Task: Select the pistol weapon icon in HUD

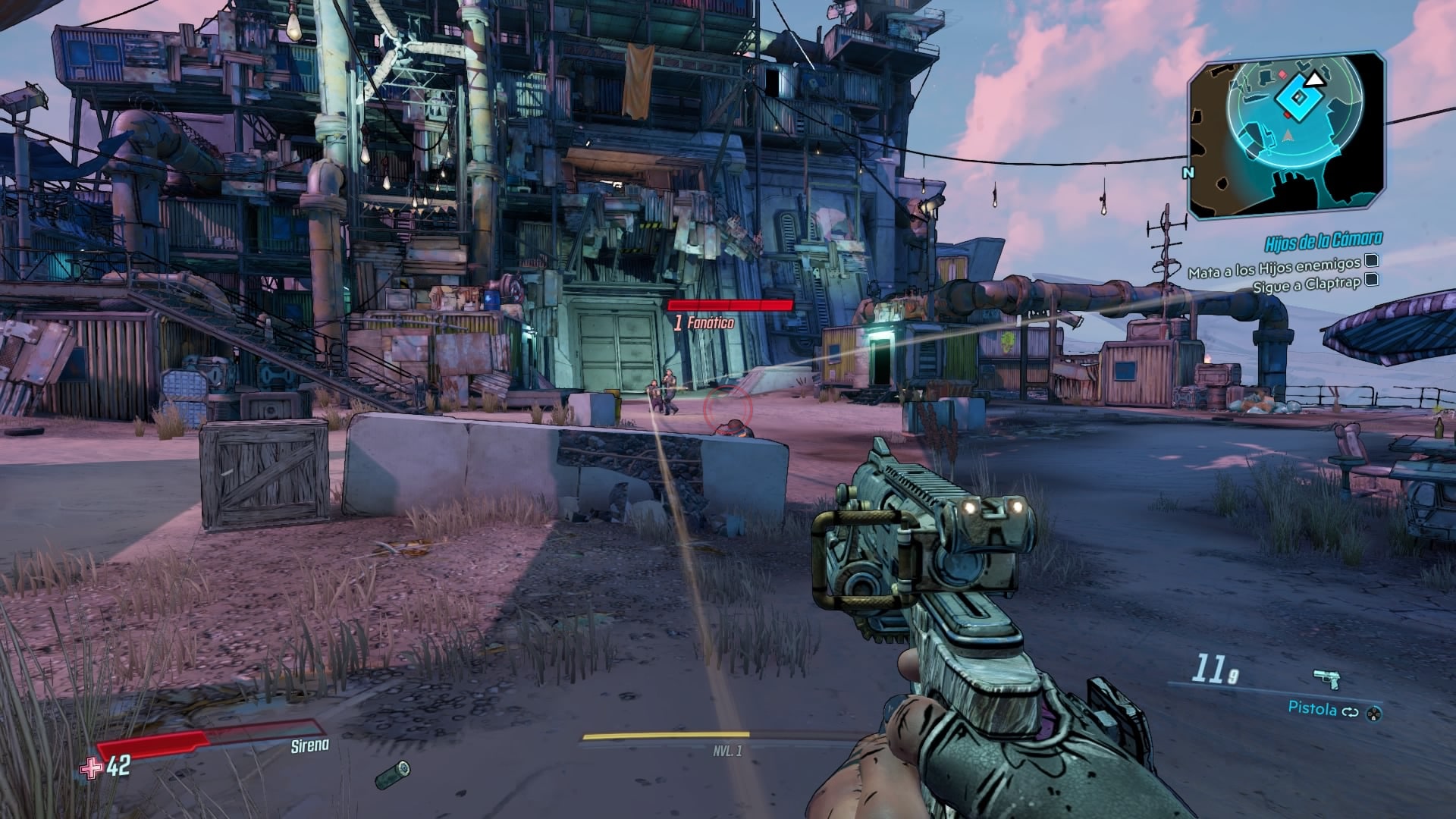Action: point(1326,678)
